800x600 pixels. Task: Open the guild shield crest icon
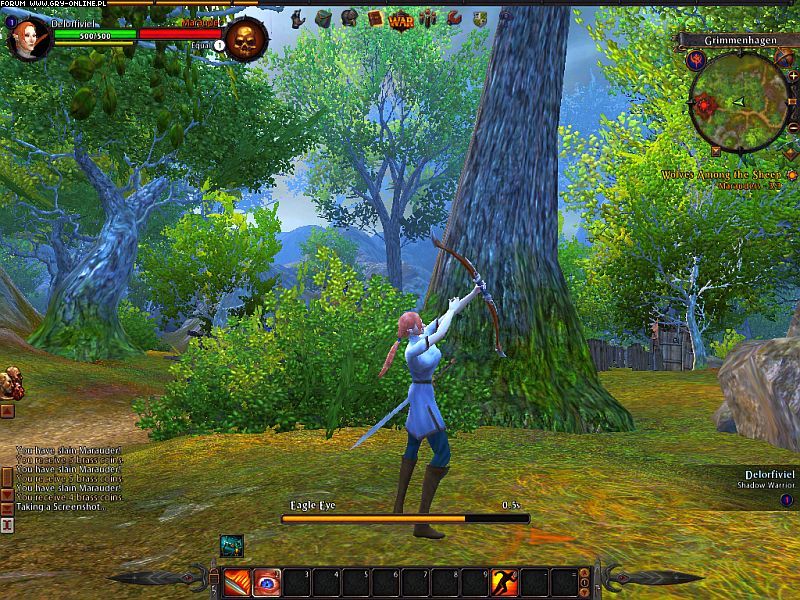coord(480,18)
